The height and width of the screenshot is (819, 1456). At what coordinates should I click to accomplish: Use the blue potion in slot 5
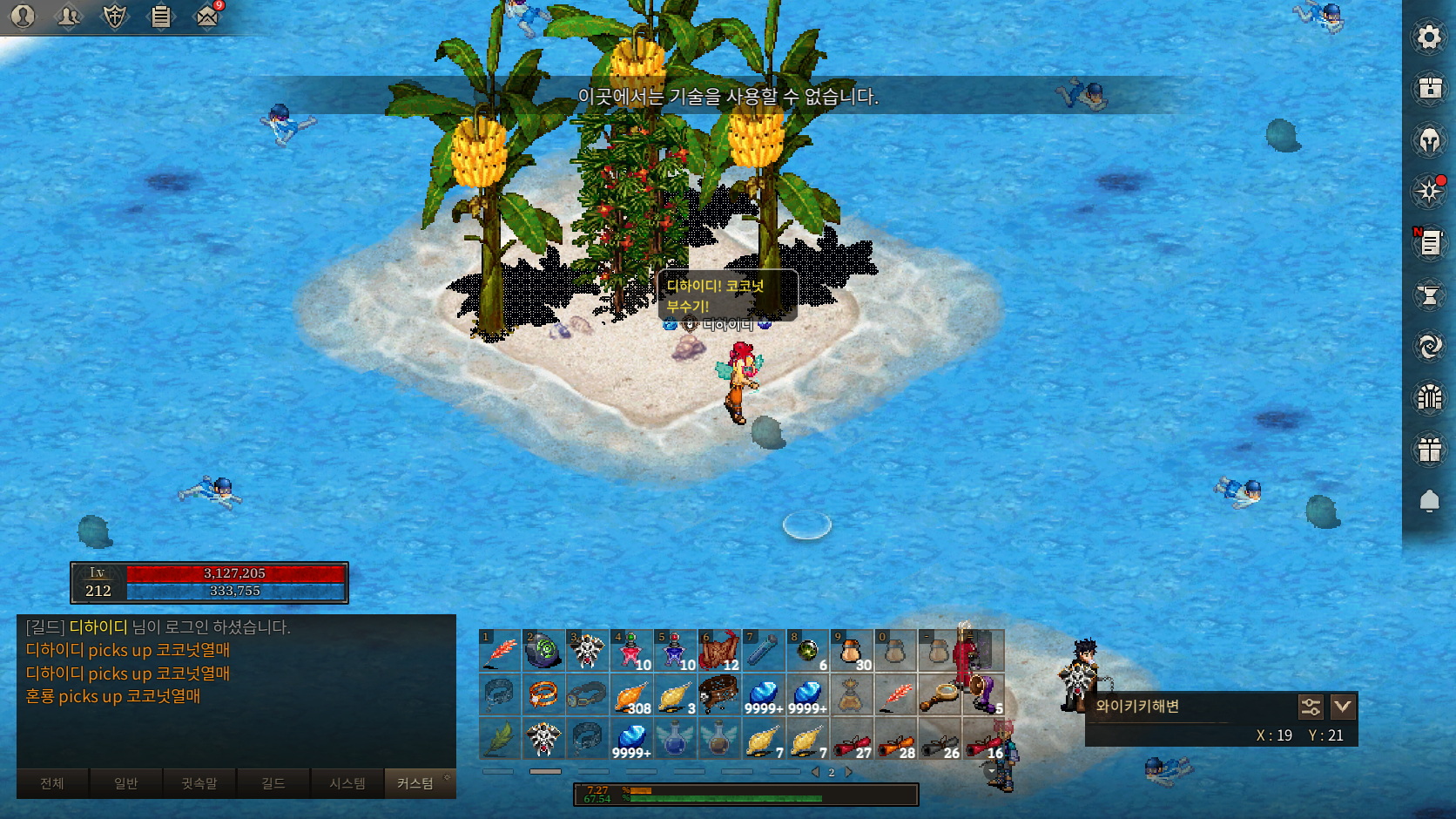(675, 651)
